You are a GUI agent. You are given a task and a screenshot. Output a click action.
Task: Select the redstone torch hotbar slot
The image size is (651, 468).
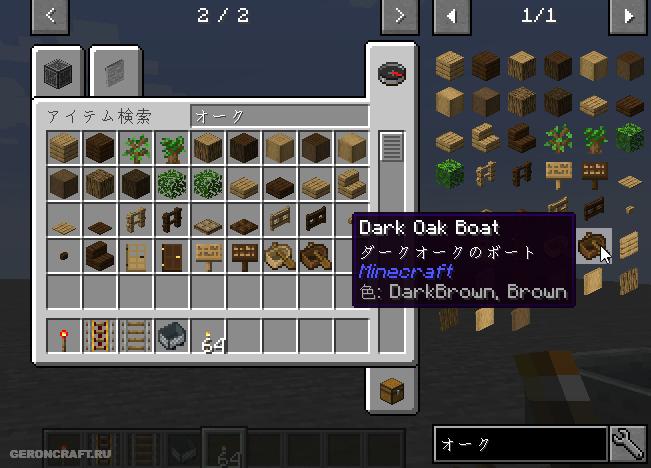62,336
